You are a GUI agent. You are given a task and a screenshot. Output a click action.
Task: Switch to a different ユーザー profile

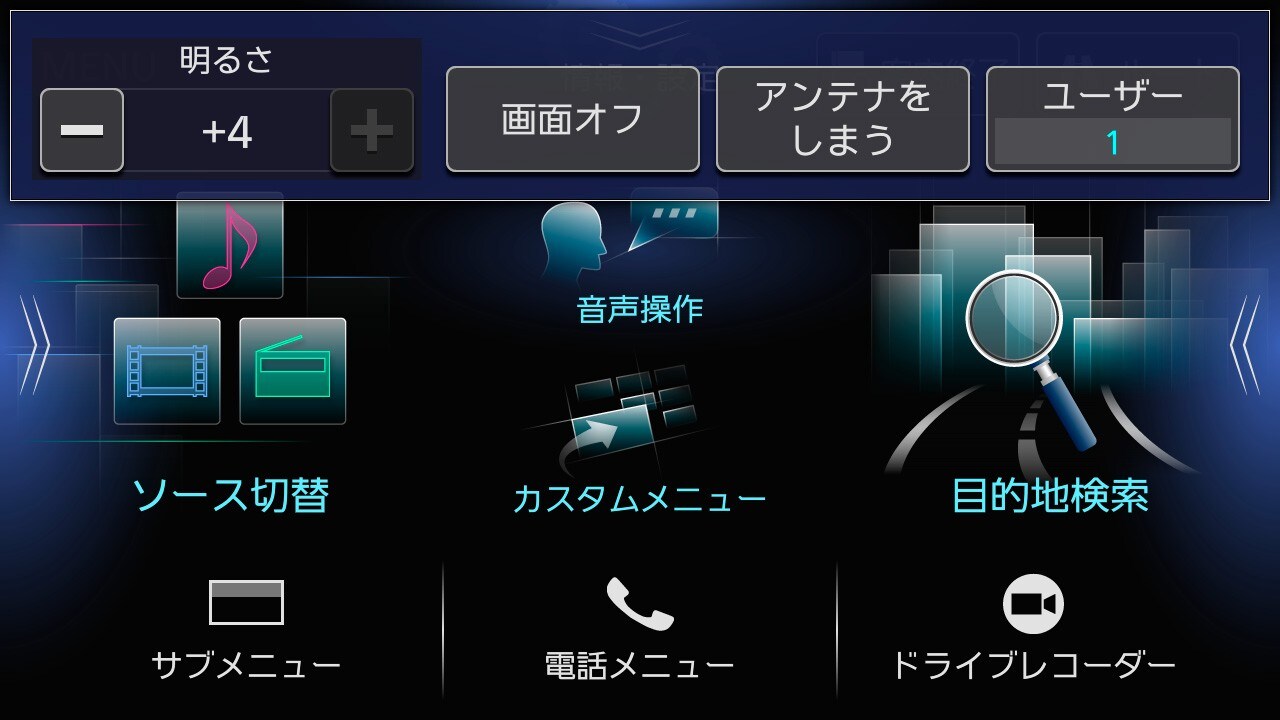(x=1112, y=119)
